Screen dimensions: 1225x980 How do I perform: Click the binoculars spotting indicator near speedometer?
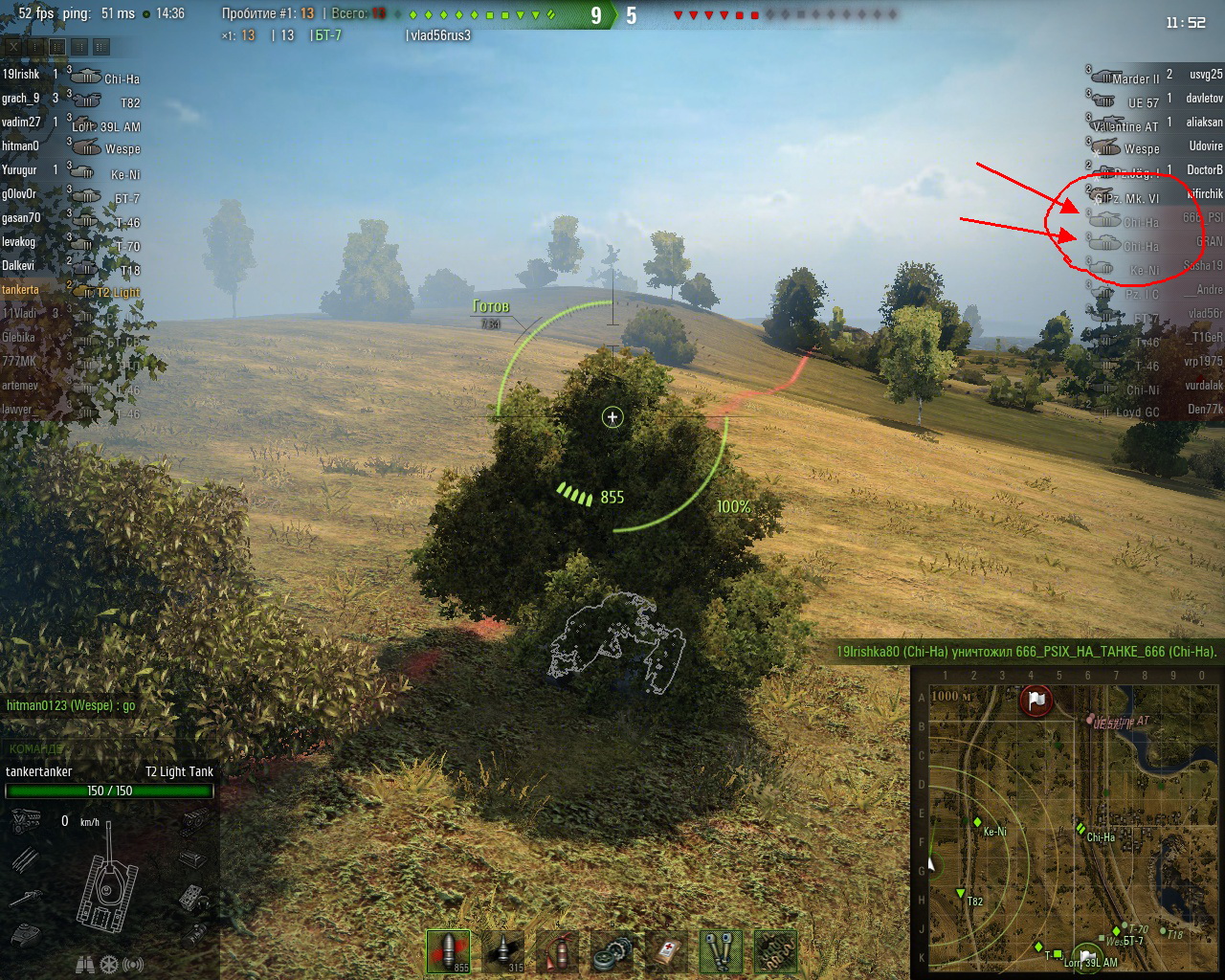coord(86,966)
